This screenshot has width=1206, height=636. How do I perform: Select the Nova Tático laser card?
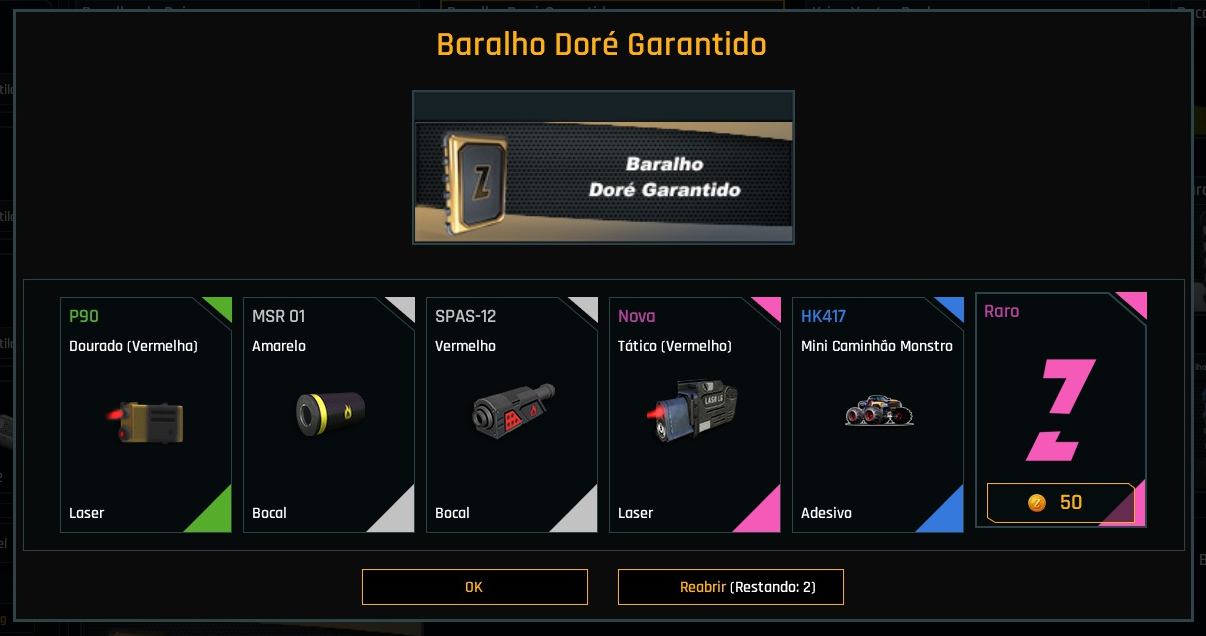(x=695, y=414)
